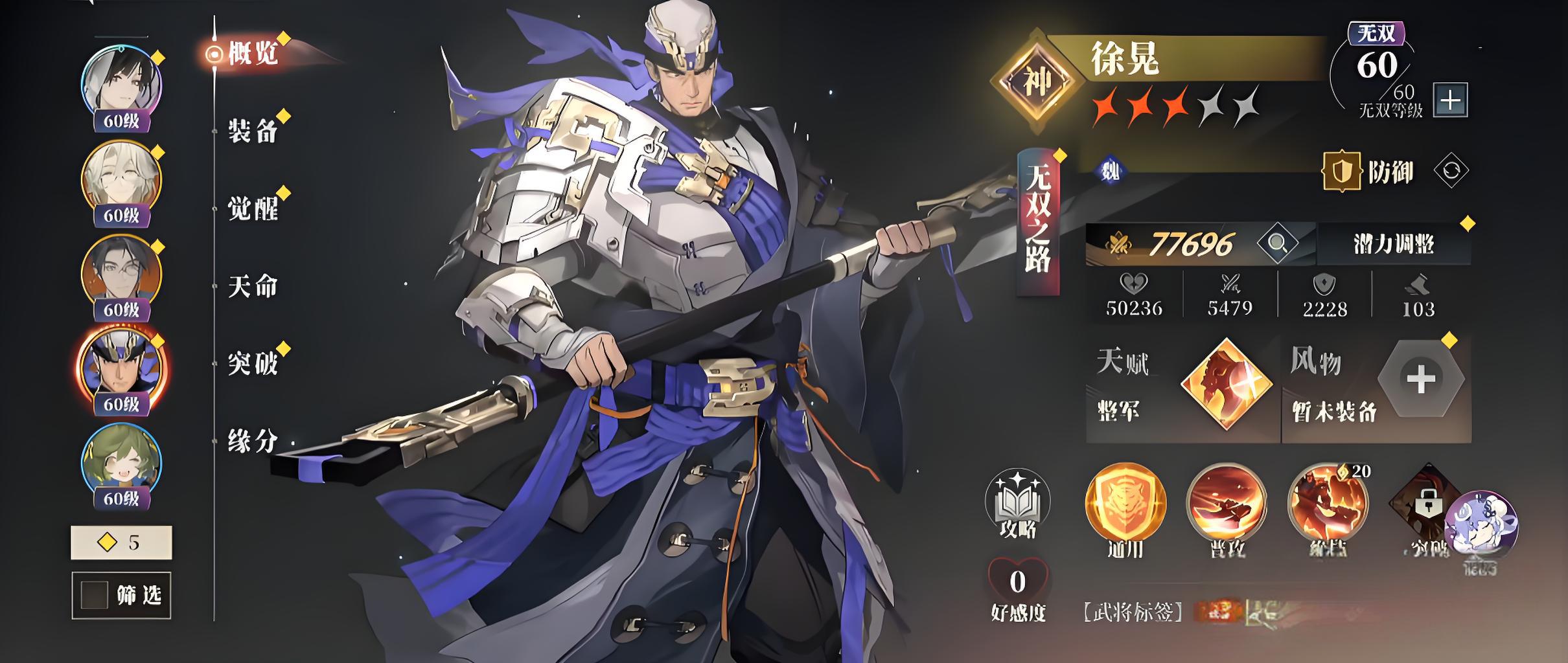Choose the black-haired hero portrait at top
The image size is (1568, 663).
121,85
